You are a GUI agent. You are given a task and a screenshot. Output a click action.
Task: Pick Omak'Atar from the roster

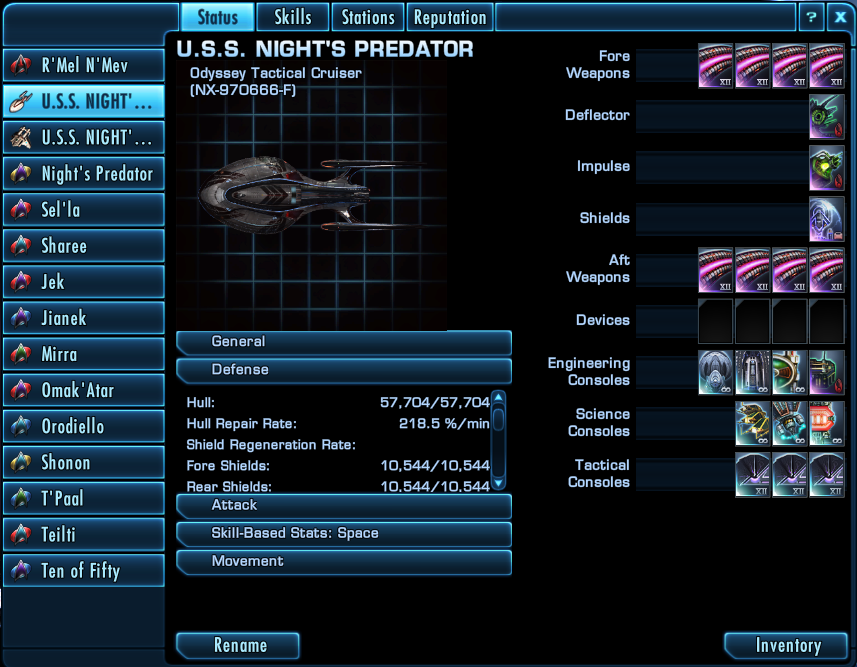(x=84, y=390)
